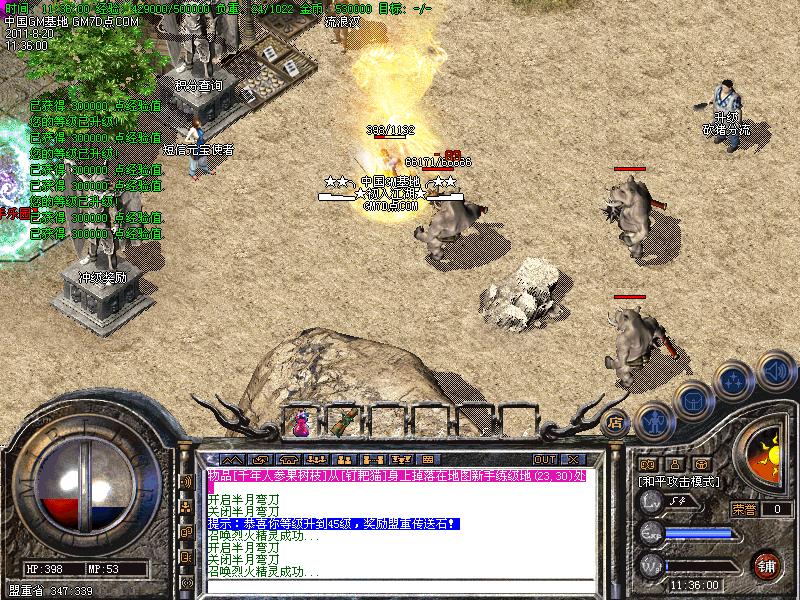Open the shop with the 店 button

[616, 420]
